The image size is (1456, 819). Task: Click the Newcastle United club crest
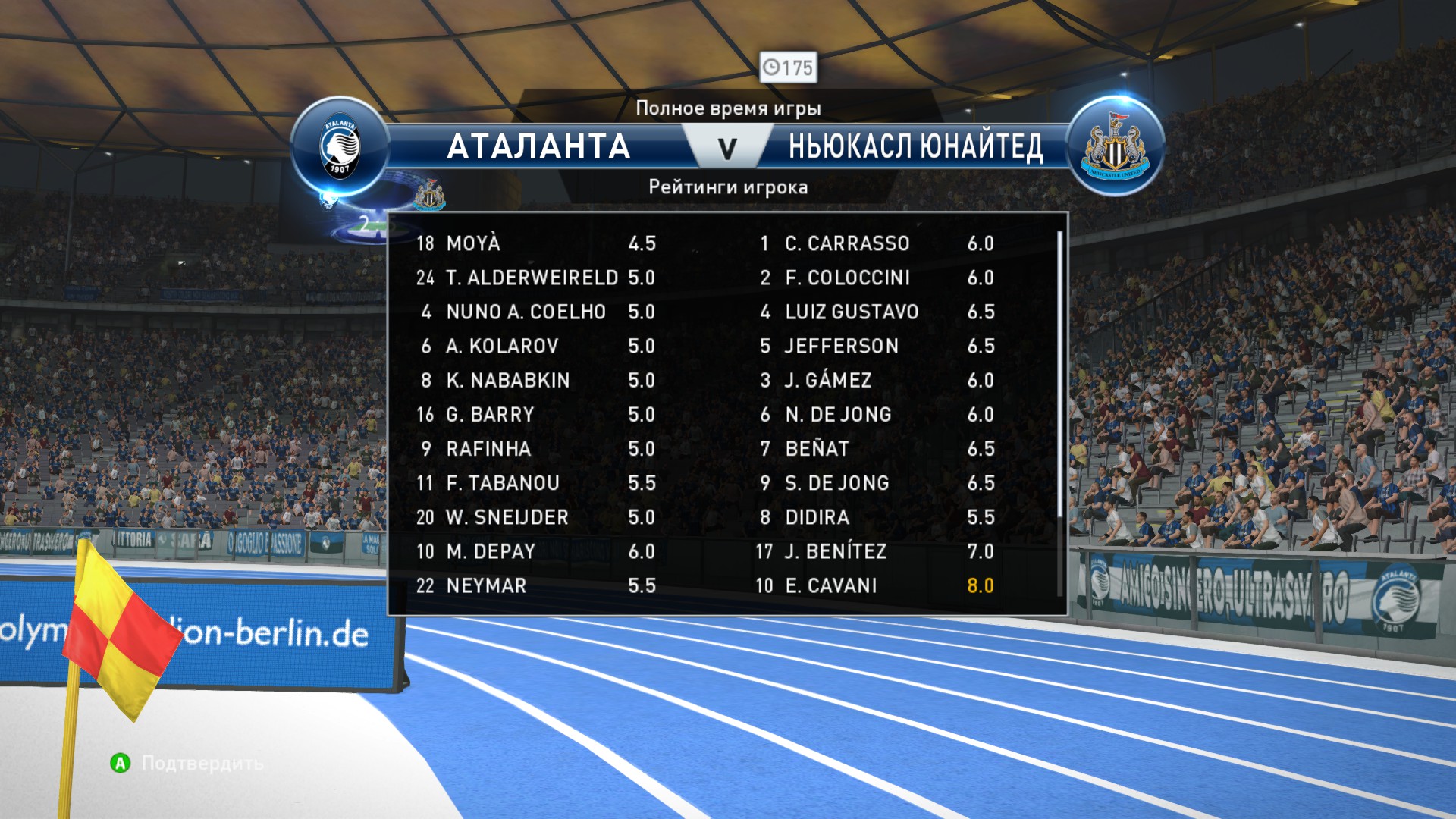[1115, 147]
